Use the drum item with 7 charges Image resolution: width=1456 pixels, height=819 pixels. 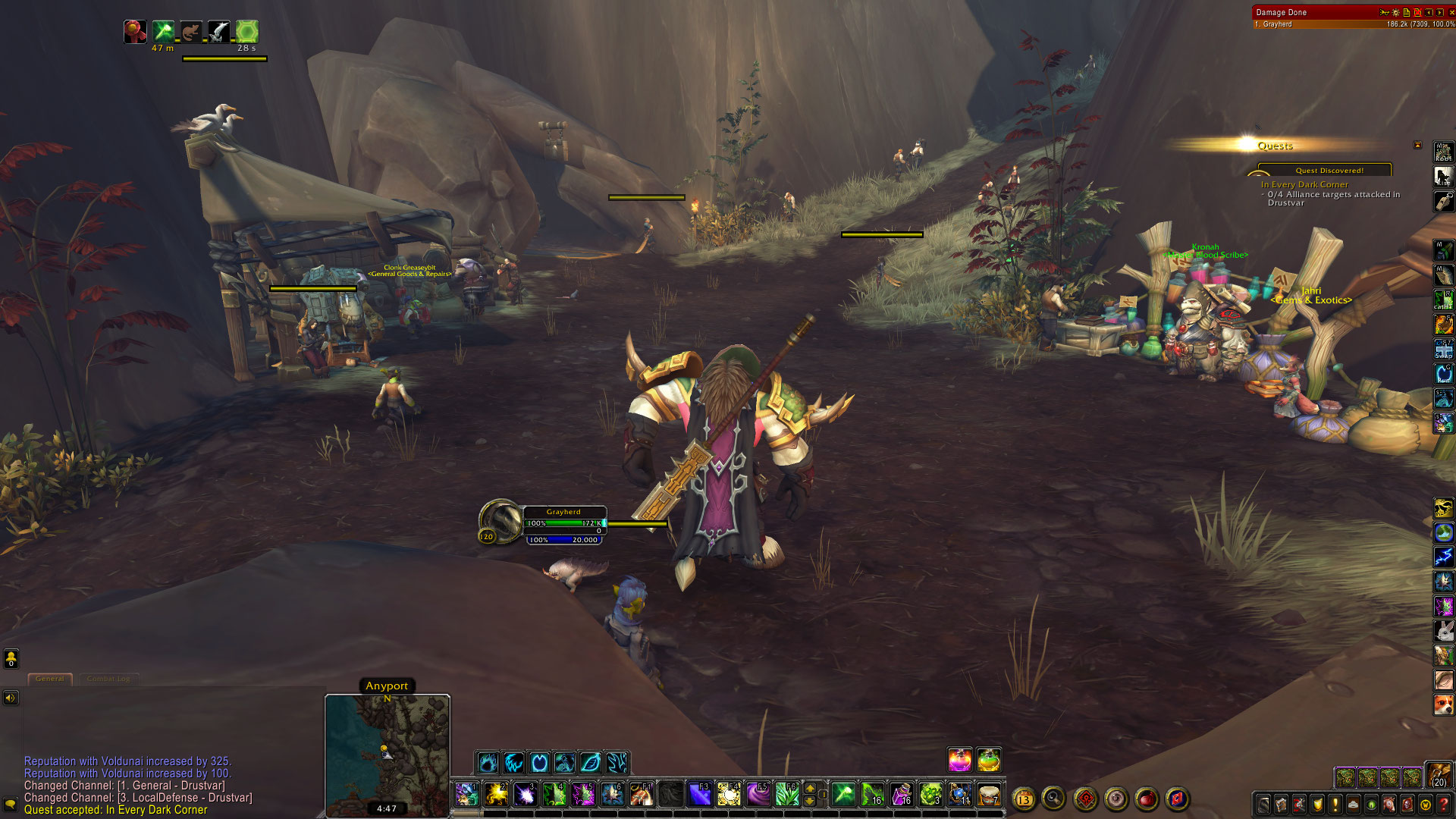[989, 794]
